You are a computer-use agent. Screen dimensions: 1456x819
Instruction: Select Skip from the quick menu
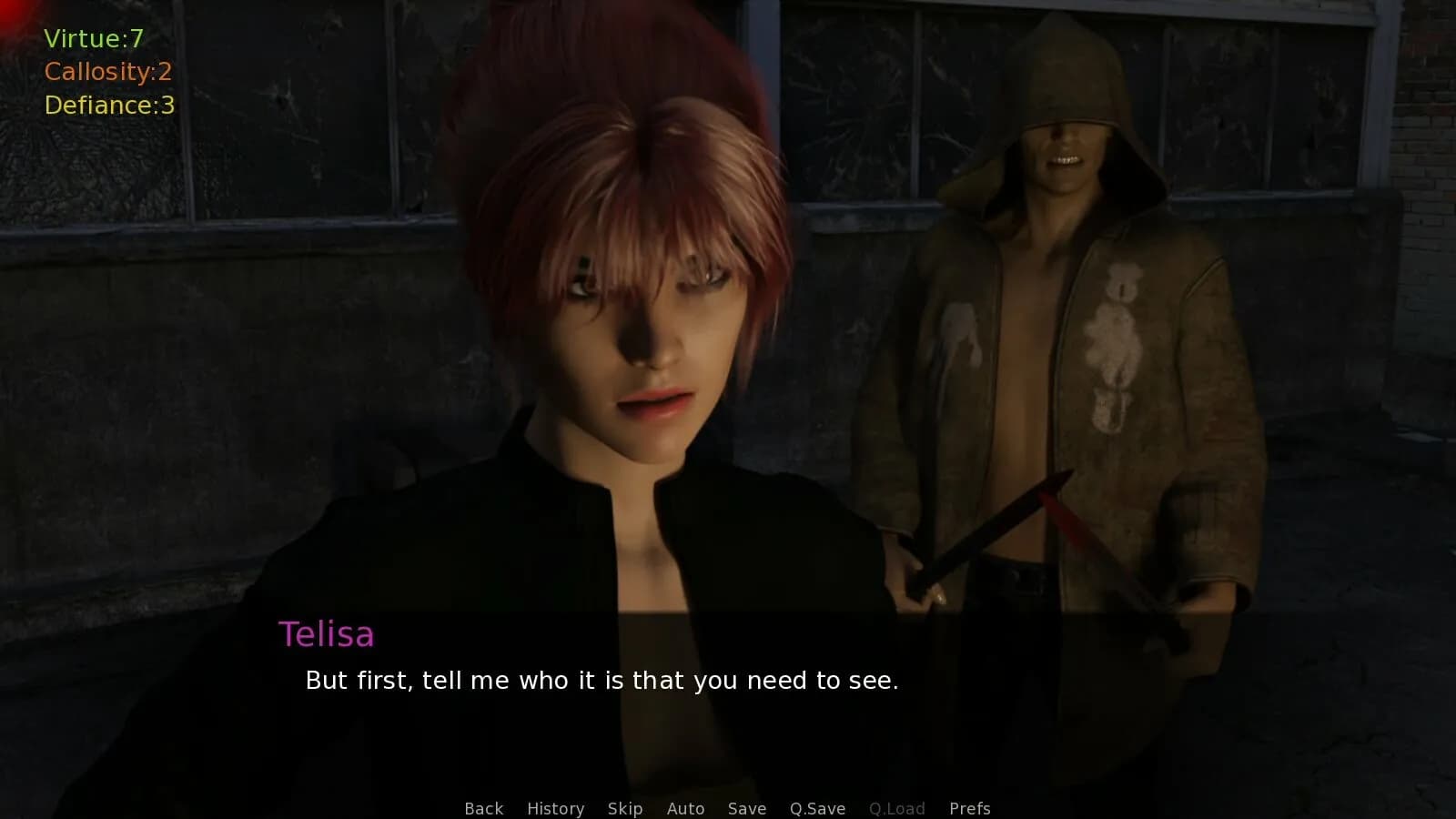[x=624, y=808]
